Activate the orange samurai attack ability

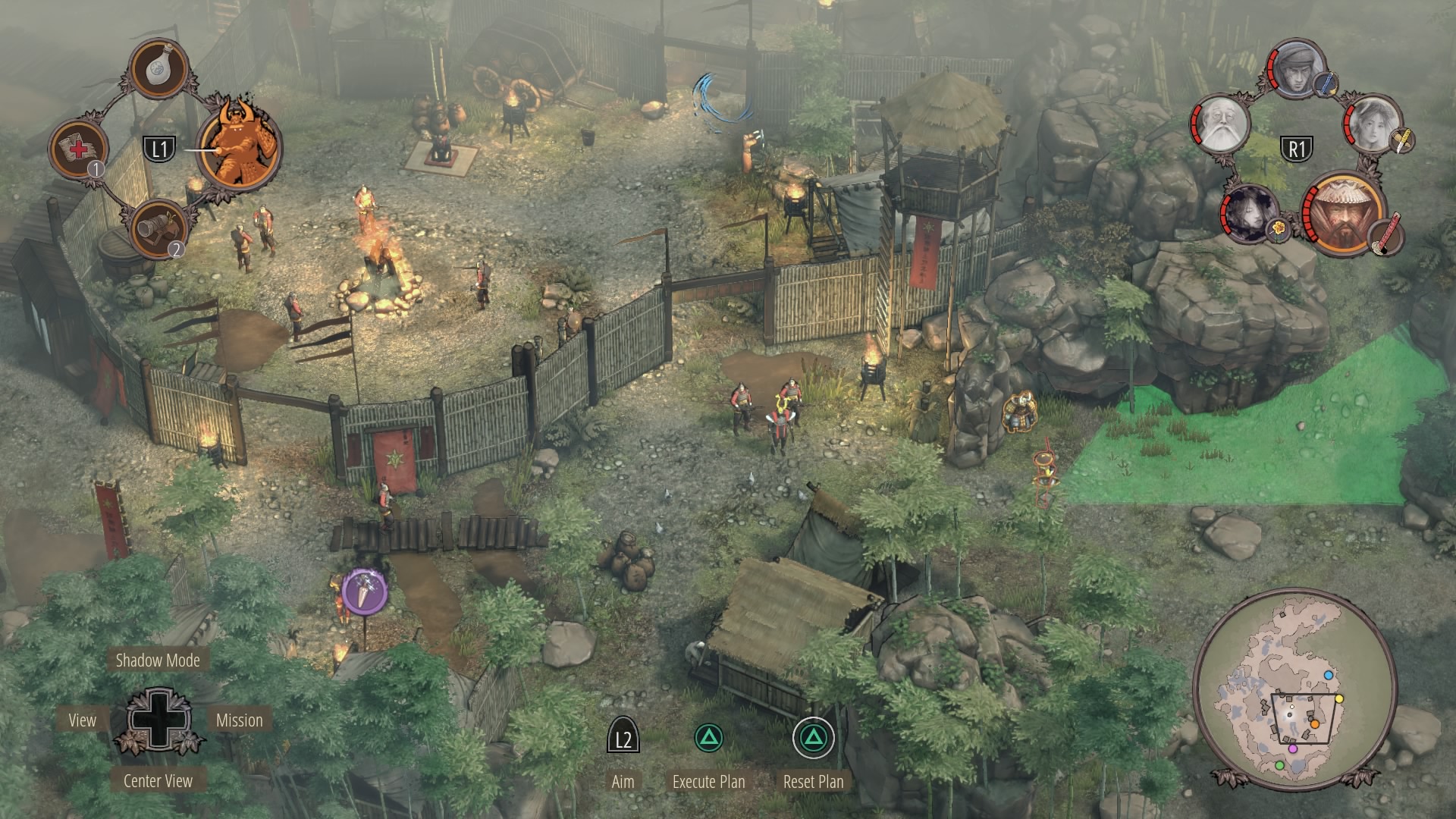(240, 144)
